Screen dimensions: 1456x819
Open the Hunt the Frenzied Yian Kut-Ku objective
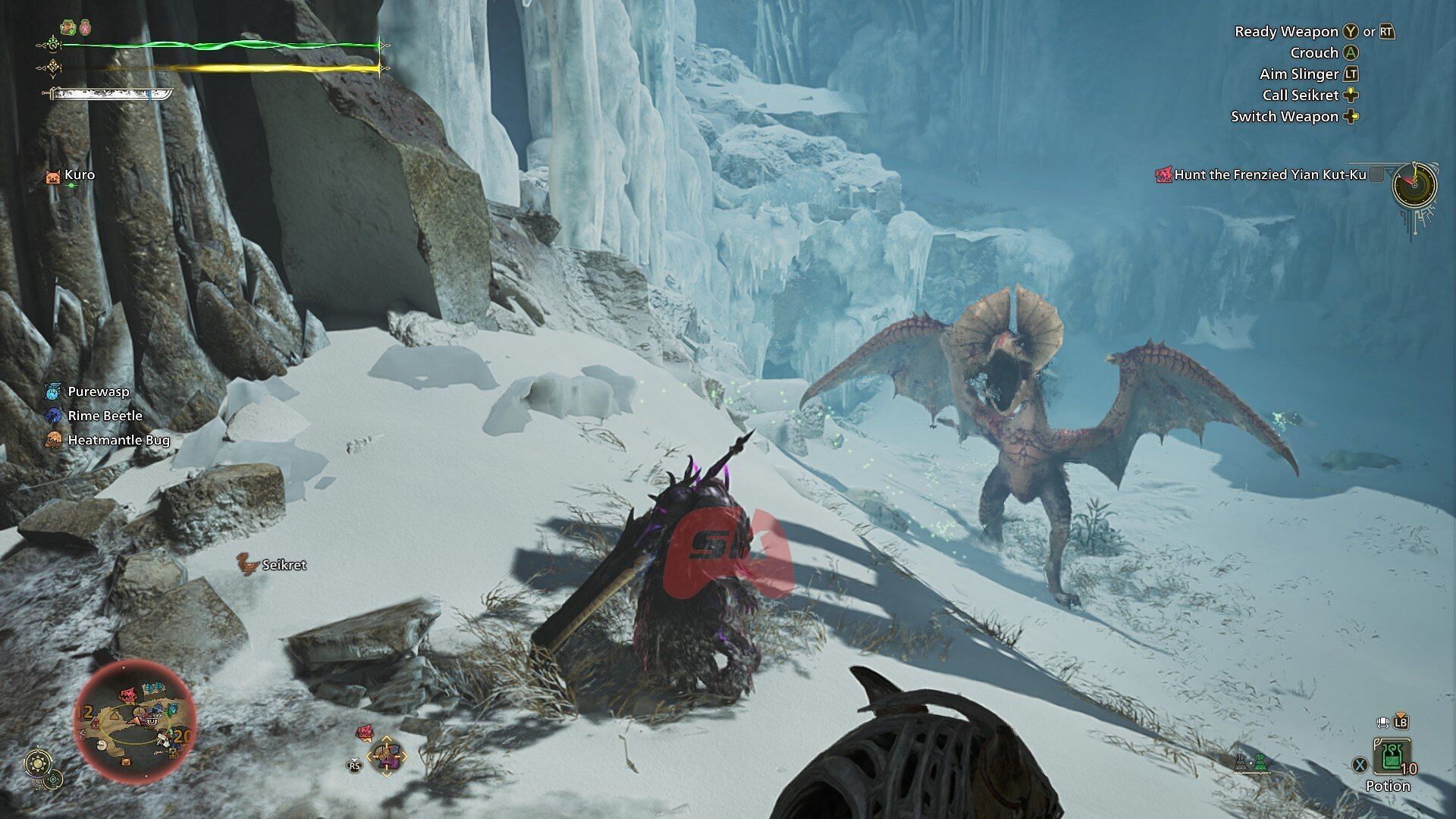tap(1269, 175)
